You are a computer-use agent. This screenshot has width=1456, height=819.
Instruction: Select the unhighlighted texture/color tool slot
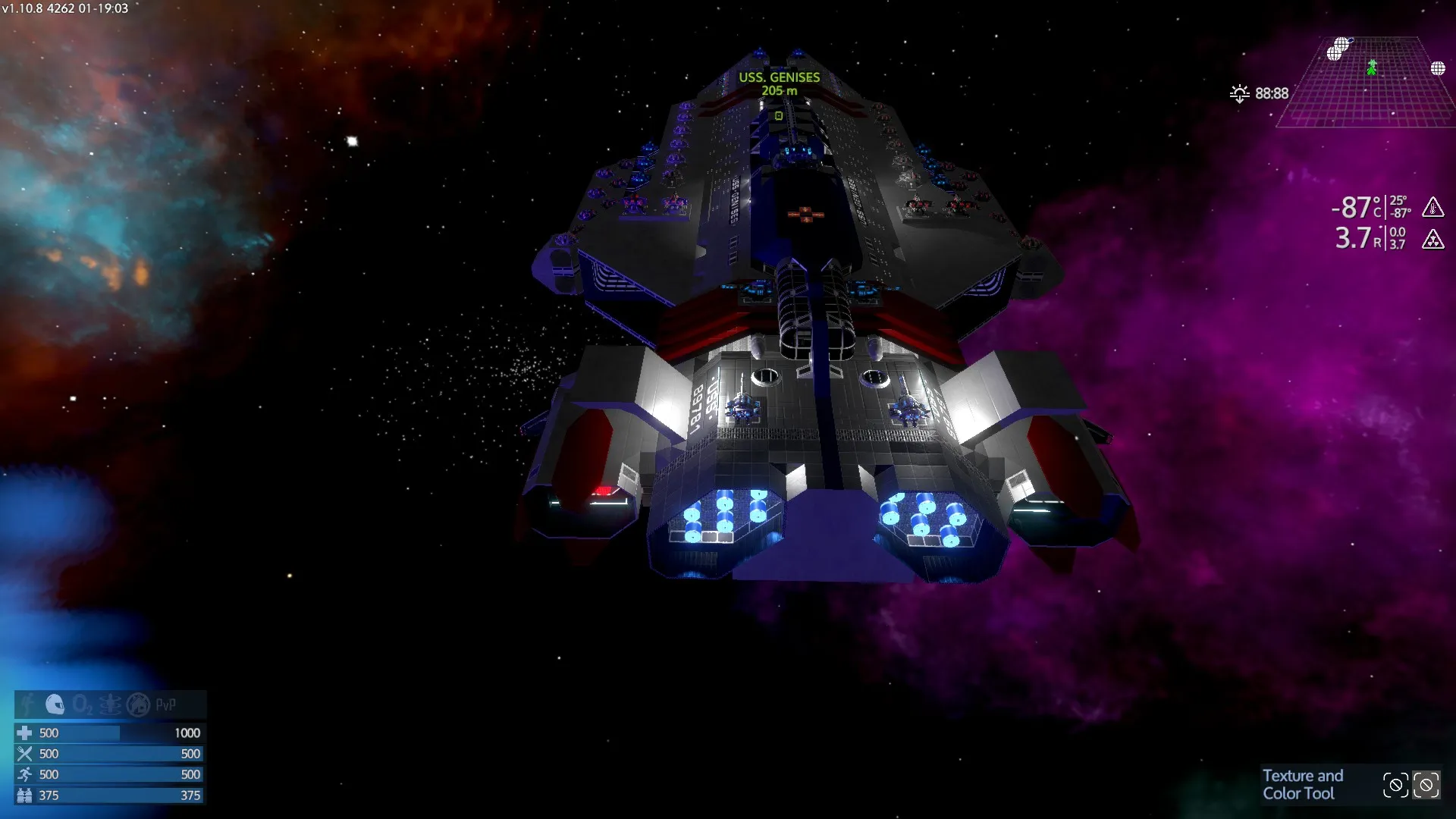[1395, 785]
